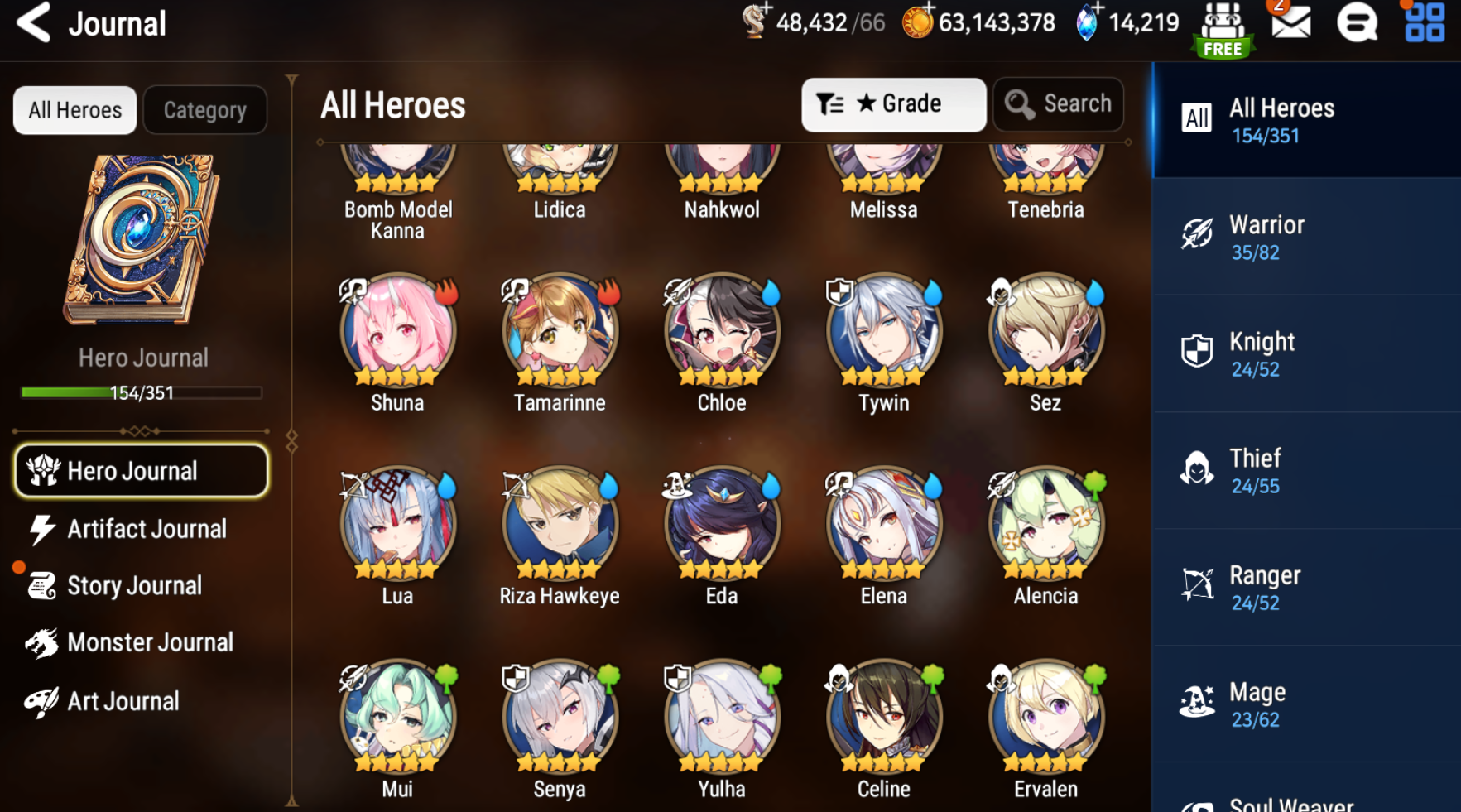Open the blue grid main menu
This screenshot has height=812, width=1461.
[x=1424, y=23]
